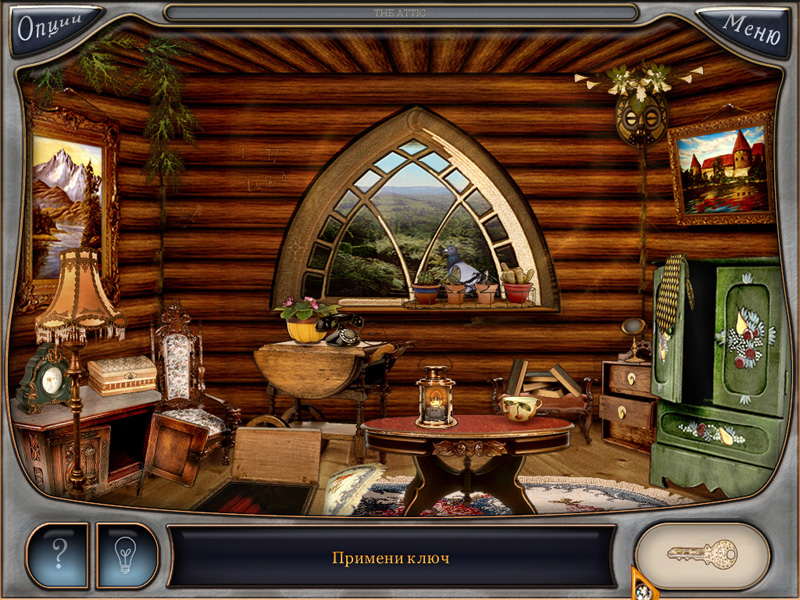Select the key in the inventory slot
800x600 pixels.
702,555
